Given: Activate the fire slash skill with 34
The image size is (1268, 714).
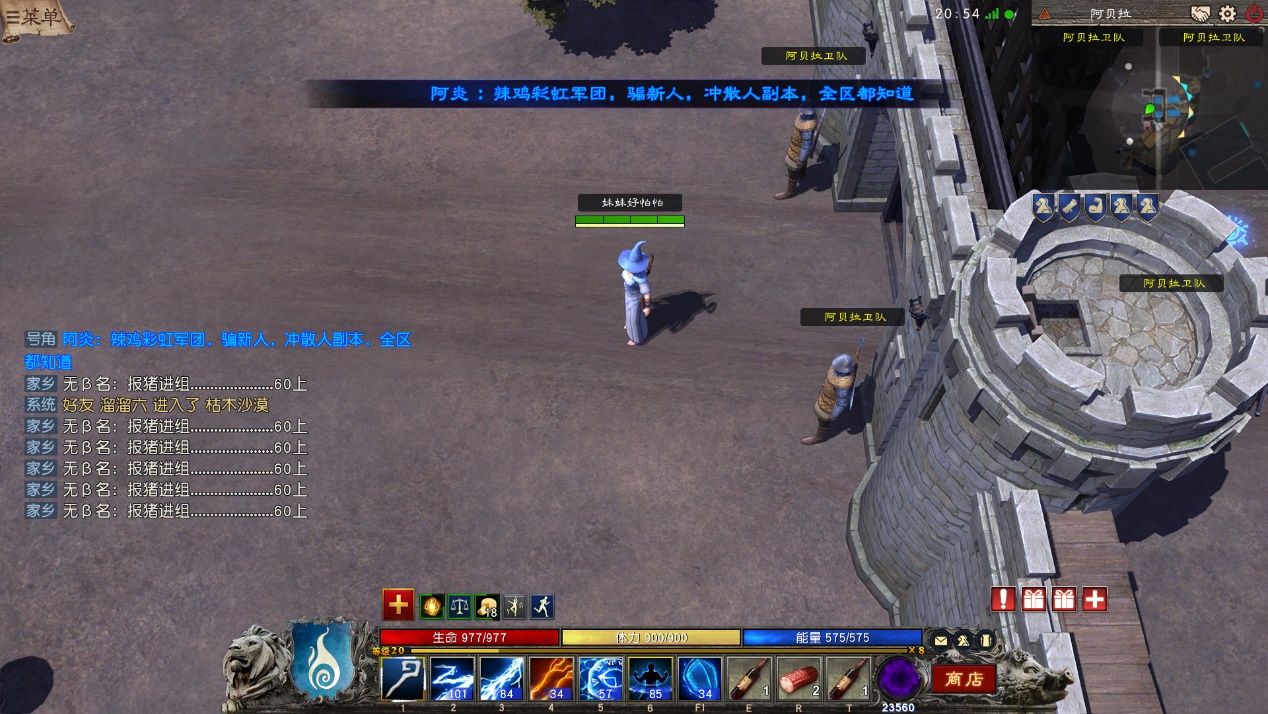Looking at the screenshot, I should [x=552, y=679].
